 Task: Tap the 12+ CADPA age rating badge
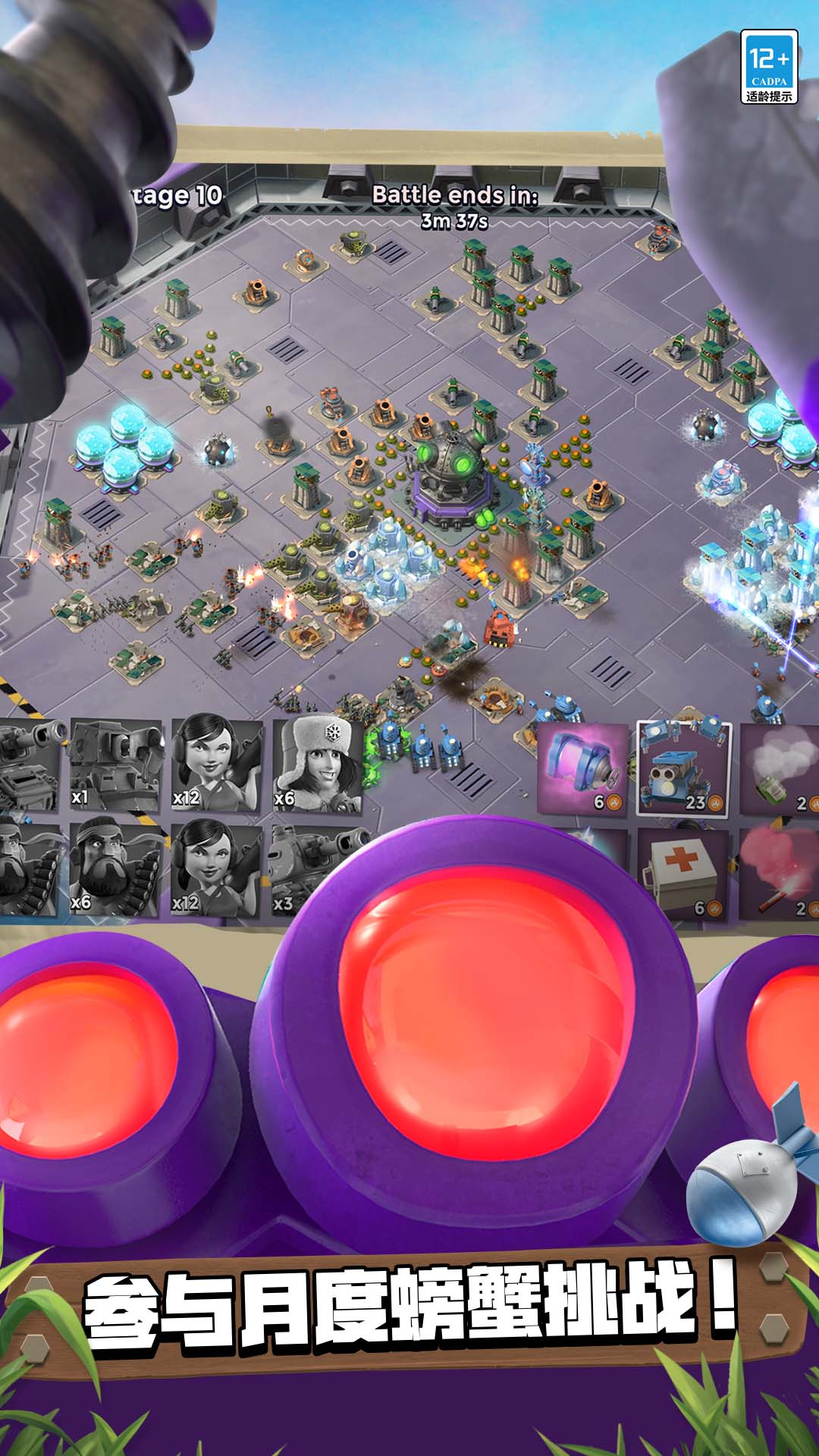tap(769, 67)
